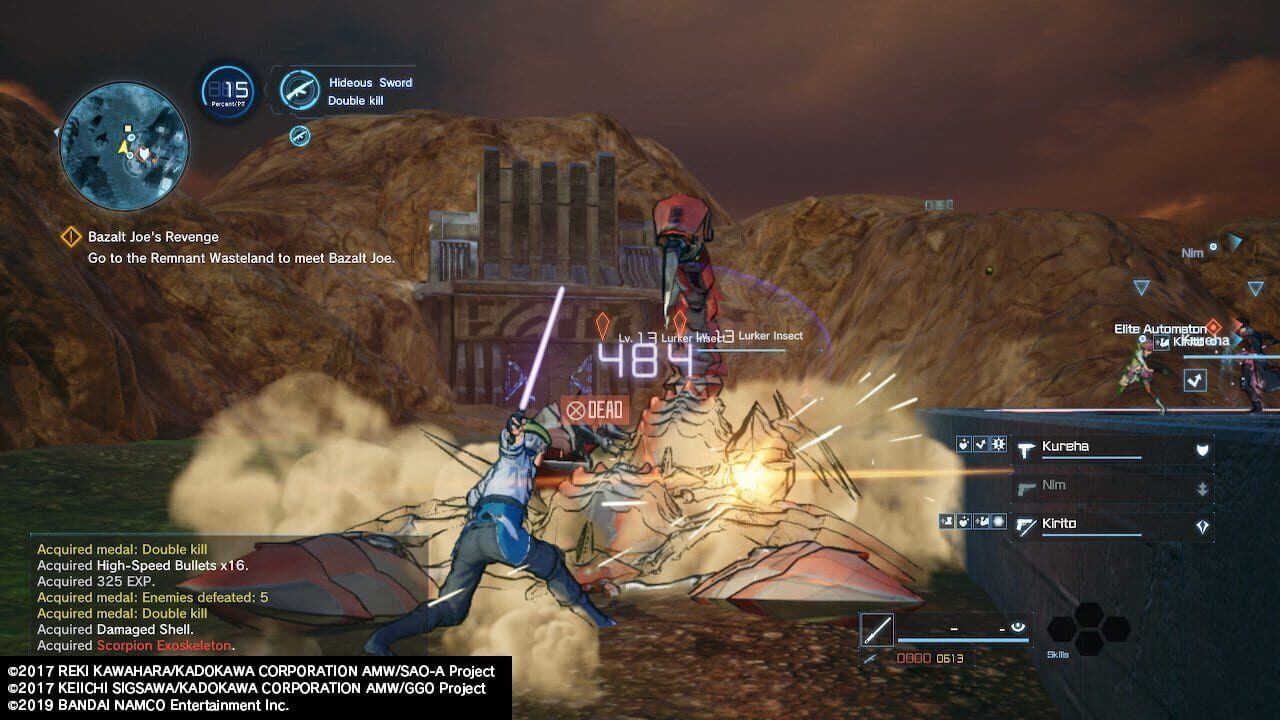
Task: Toggle the eye awareness indicator near the weapon bar
Action: point(1017,627)
